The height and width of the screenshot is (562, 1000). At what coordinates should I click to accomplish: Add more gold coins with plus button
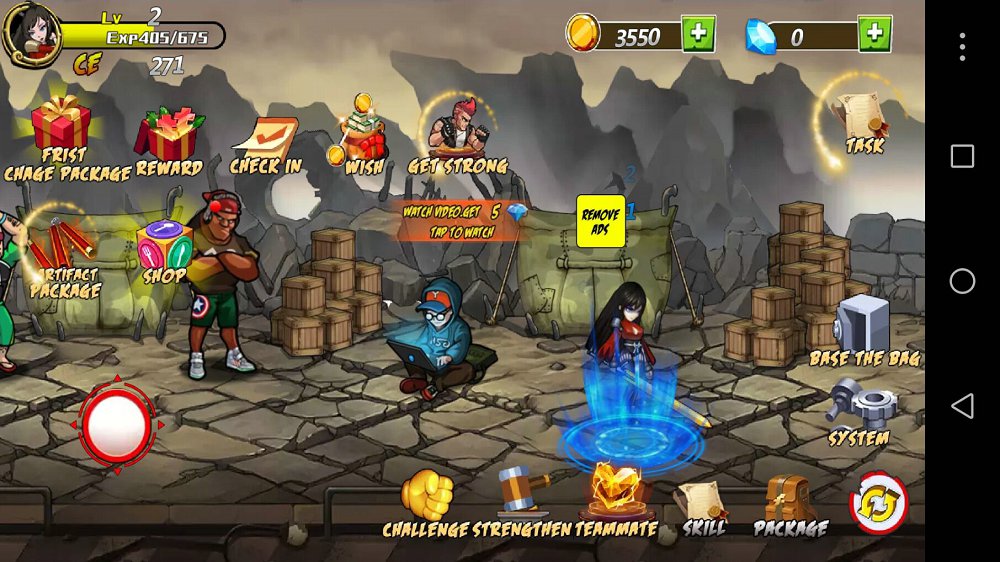(698, 34)
